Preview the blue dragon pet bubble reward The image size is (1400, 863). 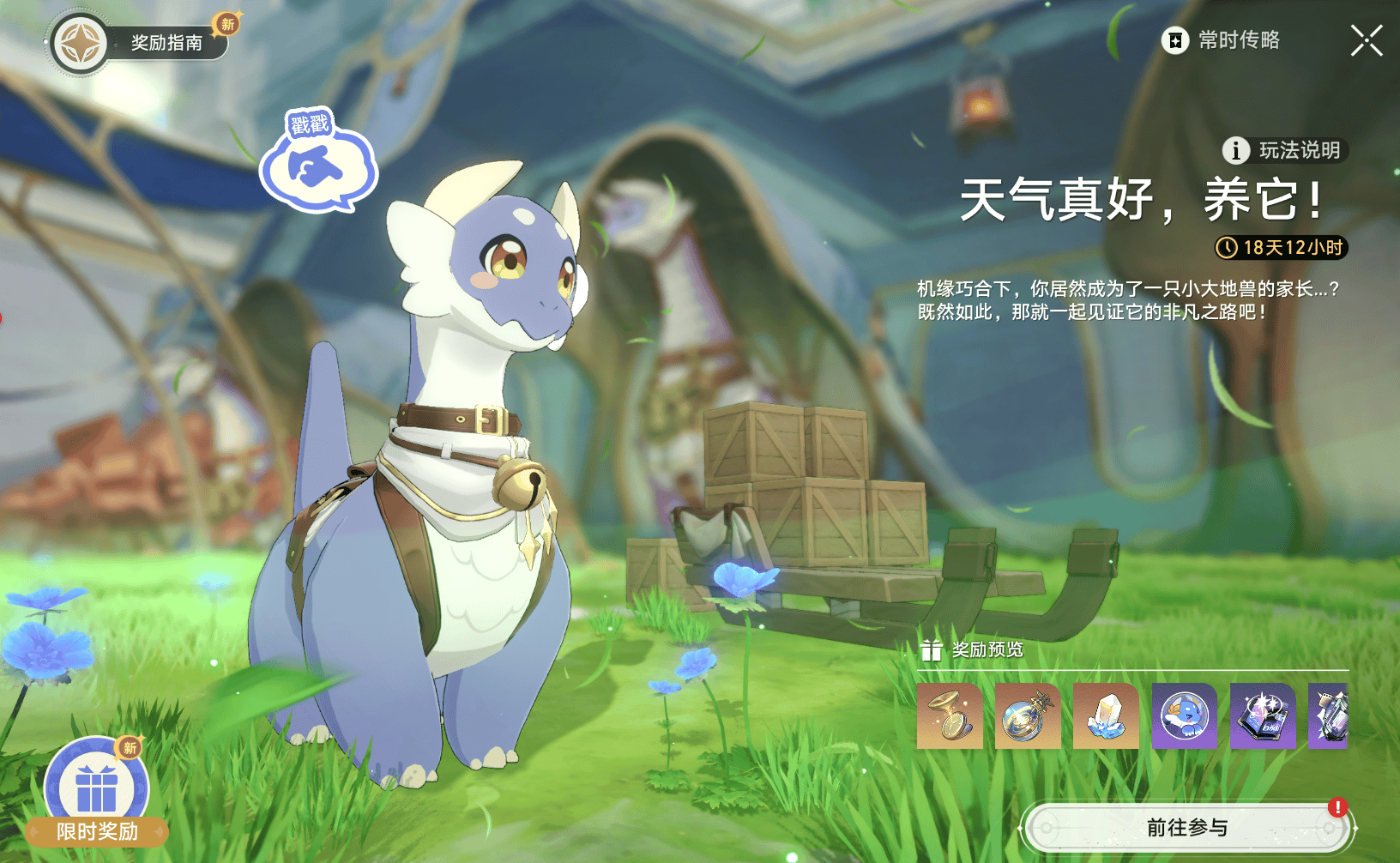1185,716
